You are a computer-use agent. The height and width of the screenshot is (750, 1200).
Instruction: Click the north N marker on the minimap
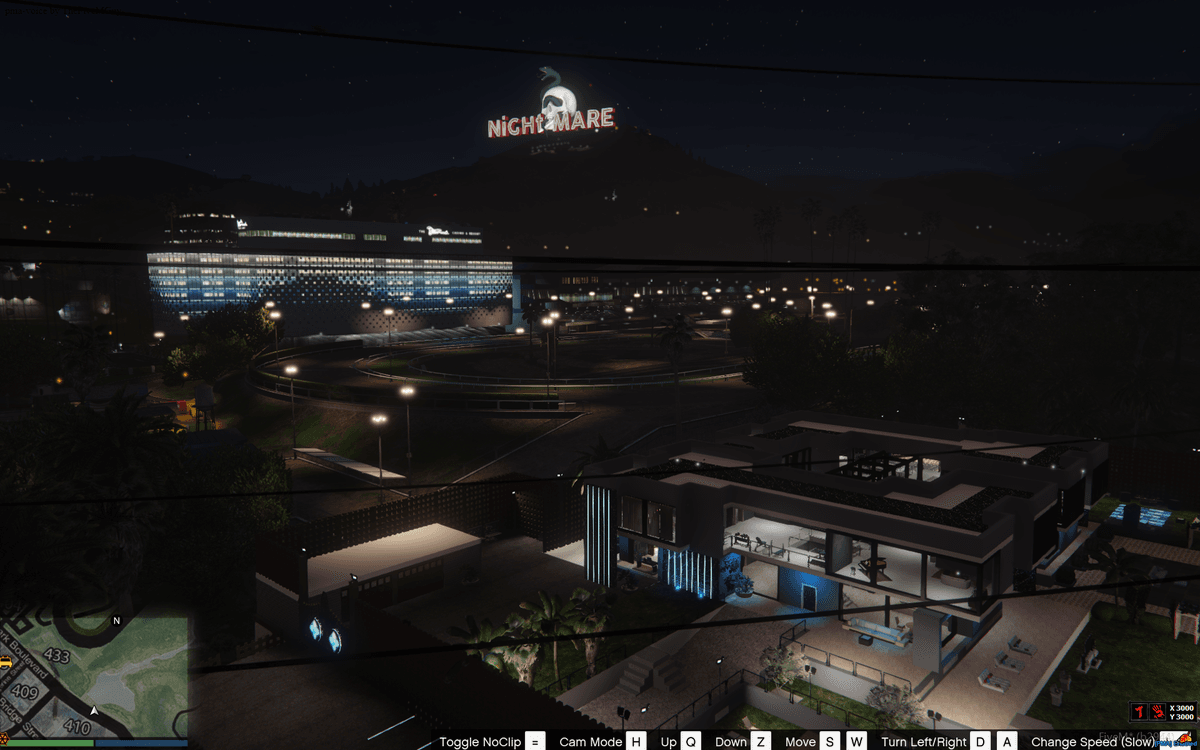pyautogui.click(x=116, y=621)
